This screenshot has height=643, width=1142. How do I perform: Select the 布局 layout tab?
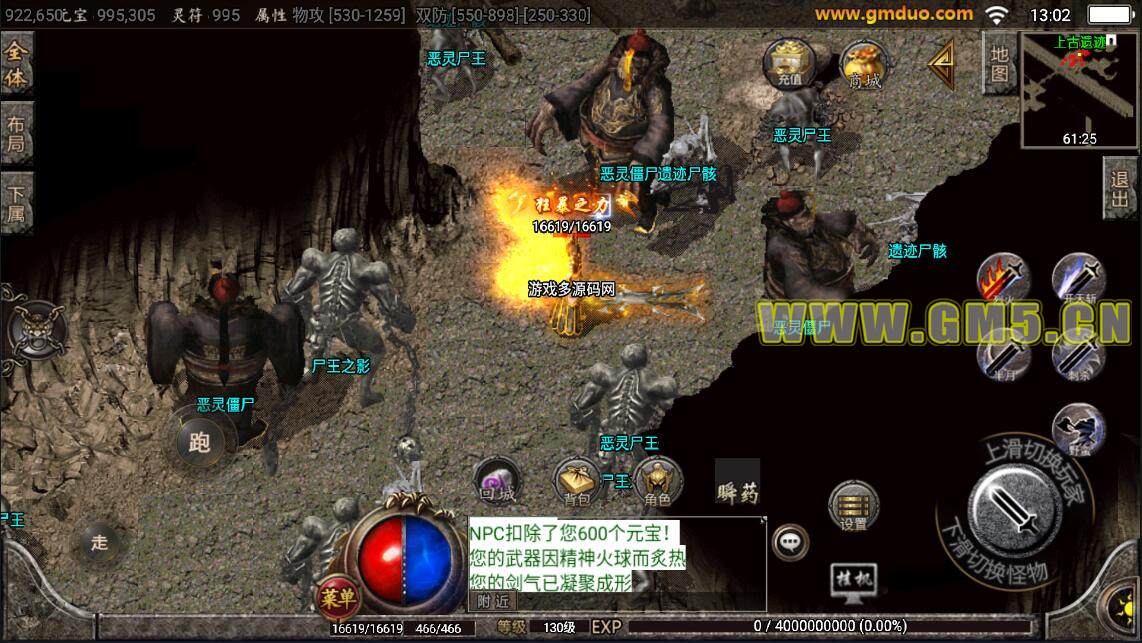tap(16, 134)
